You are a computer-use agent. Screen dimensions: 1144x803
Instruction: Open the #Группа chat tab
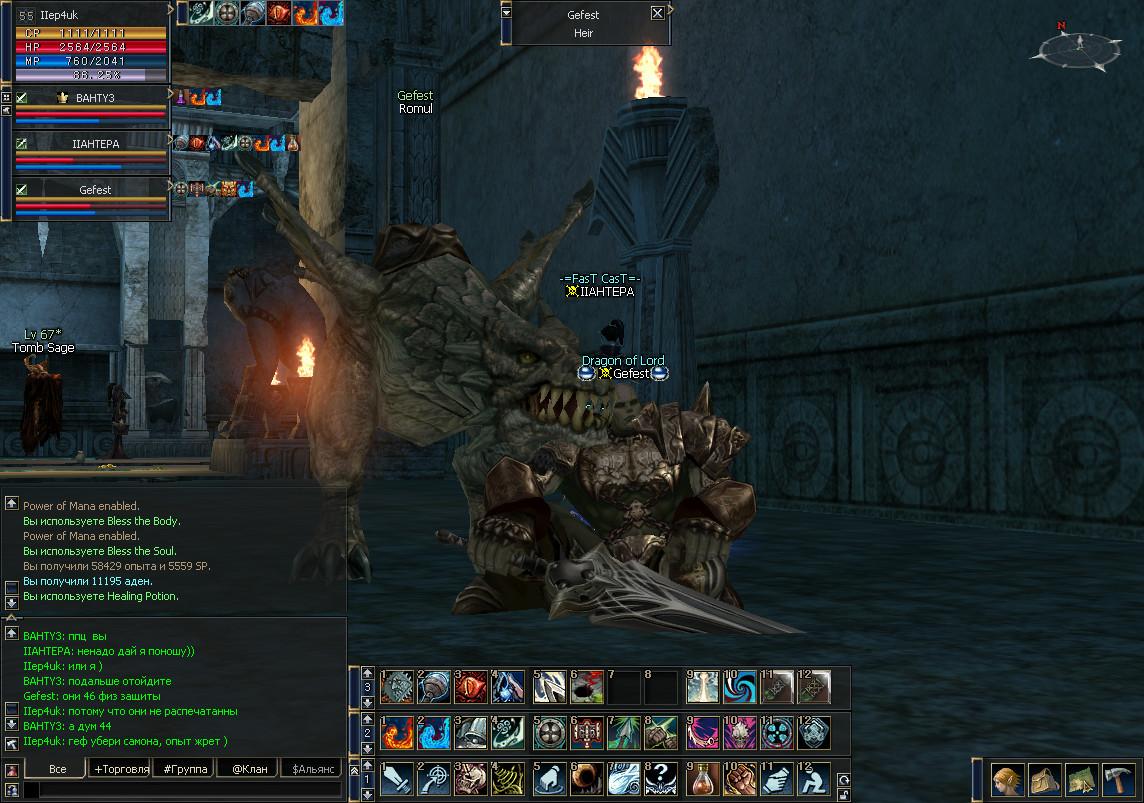pos(186,769)
